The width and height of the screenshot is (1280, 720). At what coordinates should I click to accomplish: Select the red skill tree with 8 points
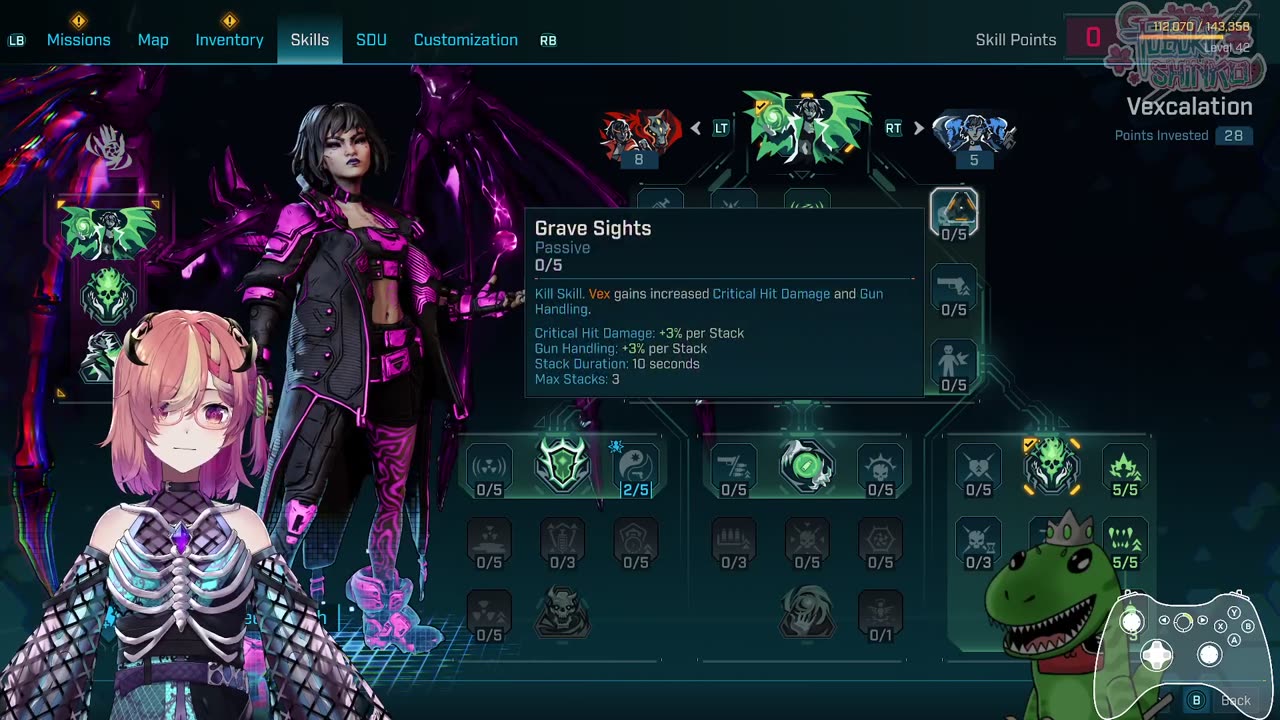(640, 133)
